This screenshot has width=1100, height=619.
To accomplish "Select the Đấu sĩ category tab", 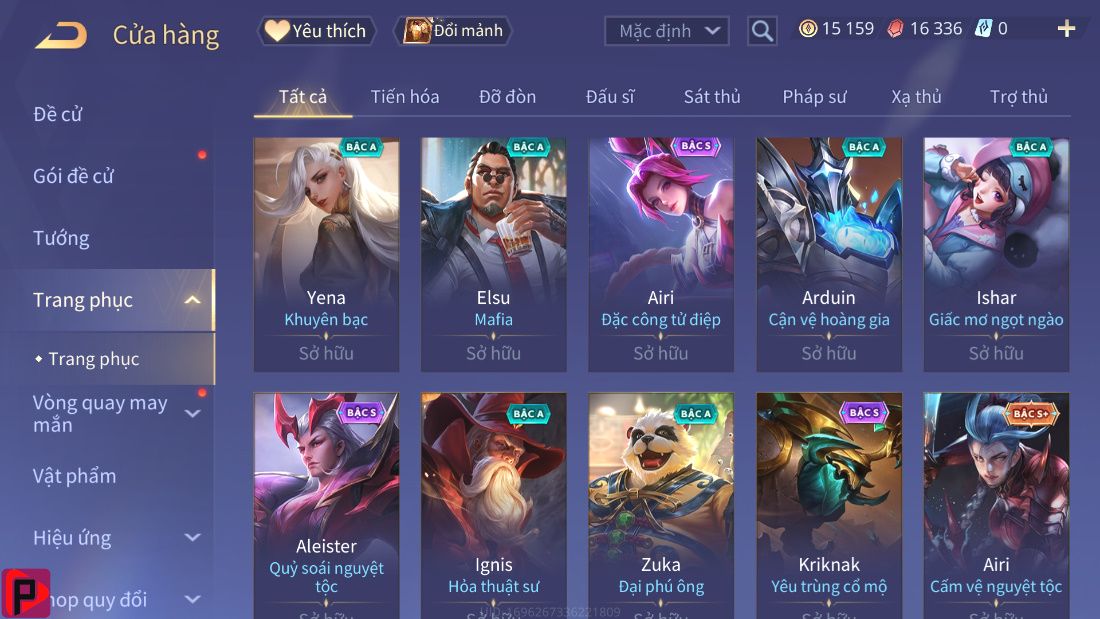I will pos(610,97).
